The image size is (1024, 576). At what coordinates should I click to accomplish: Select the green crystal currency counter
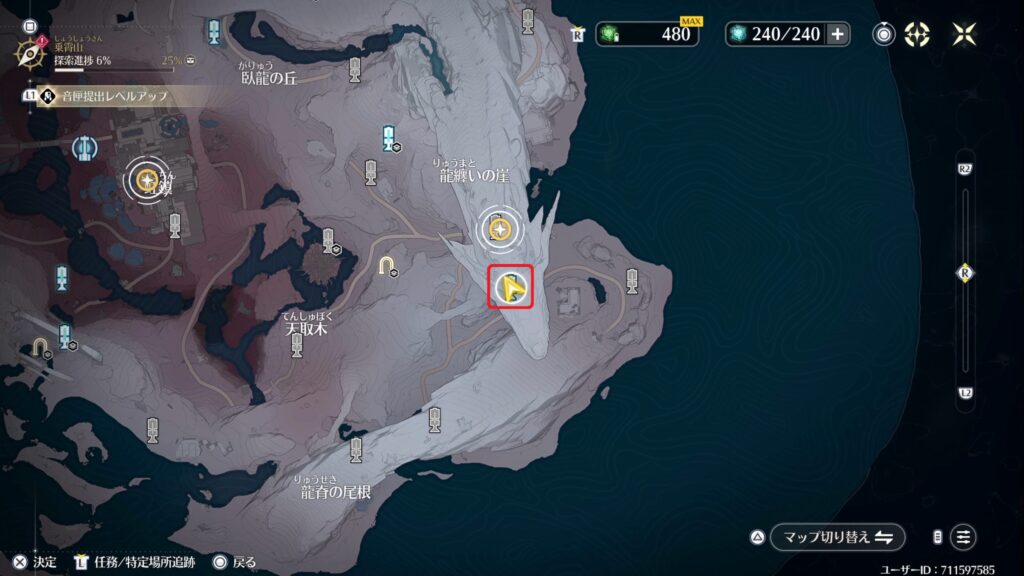pyautogui.click(x=648, y=34)
